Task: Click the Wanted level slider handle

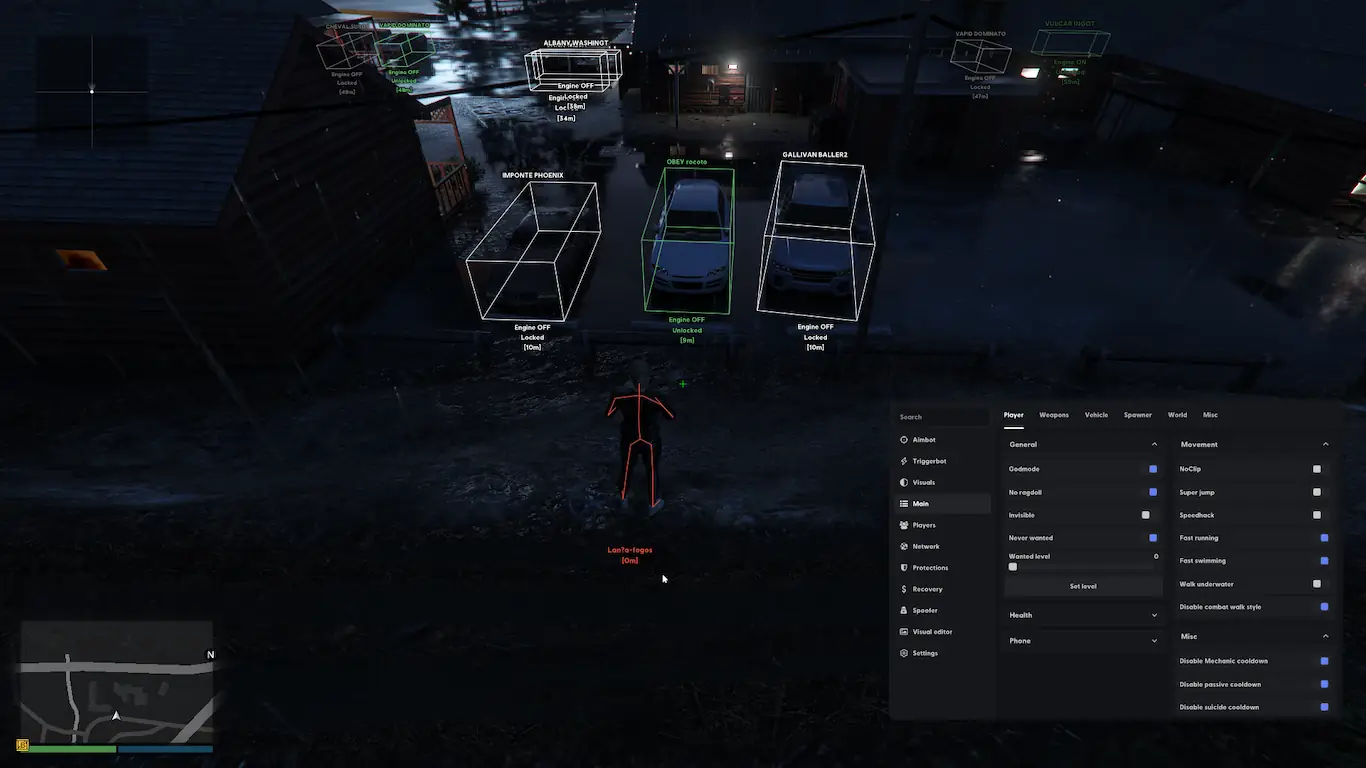Action: pos(1013,567)
